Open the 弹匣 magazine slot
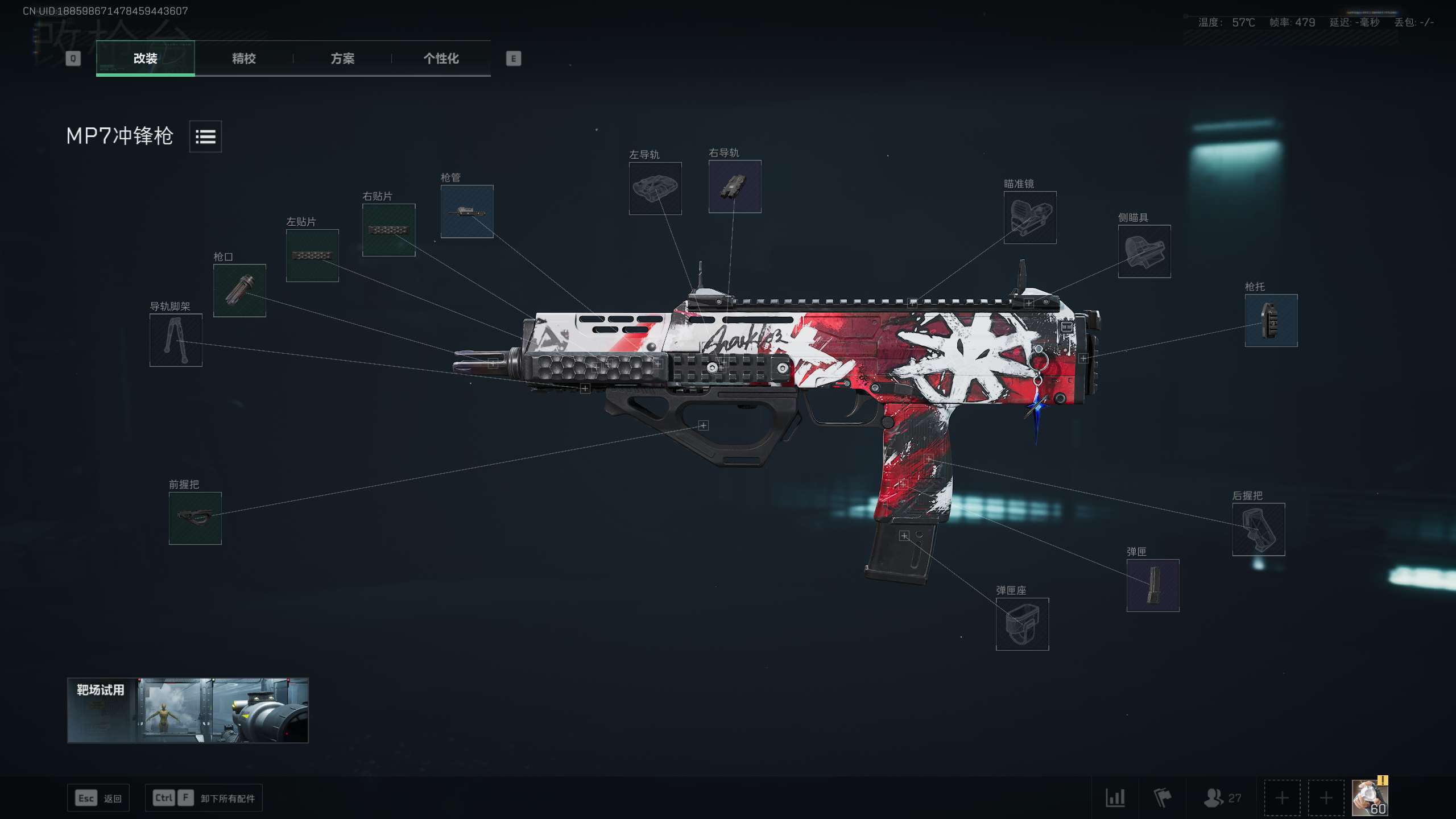This screenshot has height=819, width=1456. point(1153,585)
